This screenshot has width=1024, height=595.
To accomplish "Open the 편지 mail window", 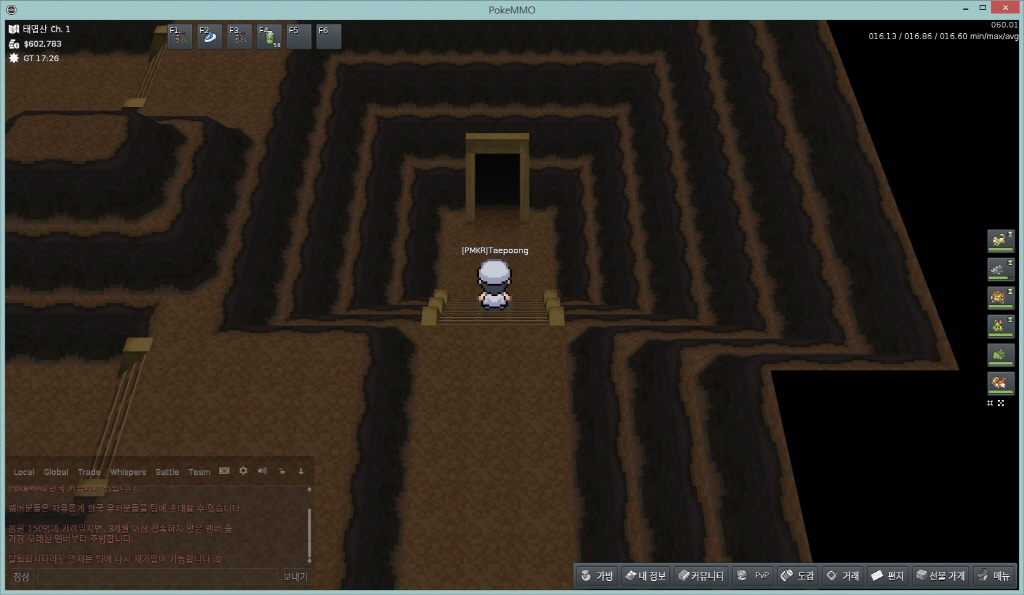I will [887, 576].
